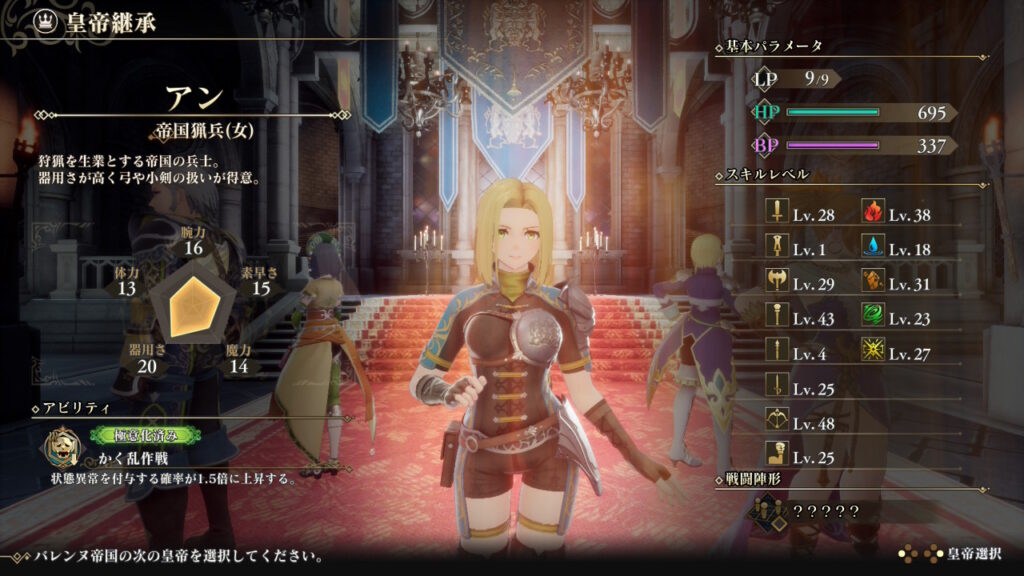The width and height of the screenshot is (1024, 576).
Task: Click the martial arts fist skill icon
Action: [x=775, y=457]
